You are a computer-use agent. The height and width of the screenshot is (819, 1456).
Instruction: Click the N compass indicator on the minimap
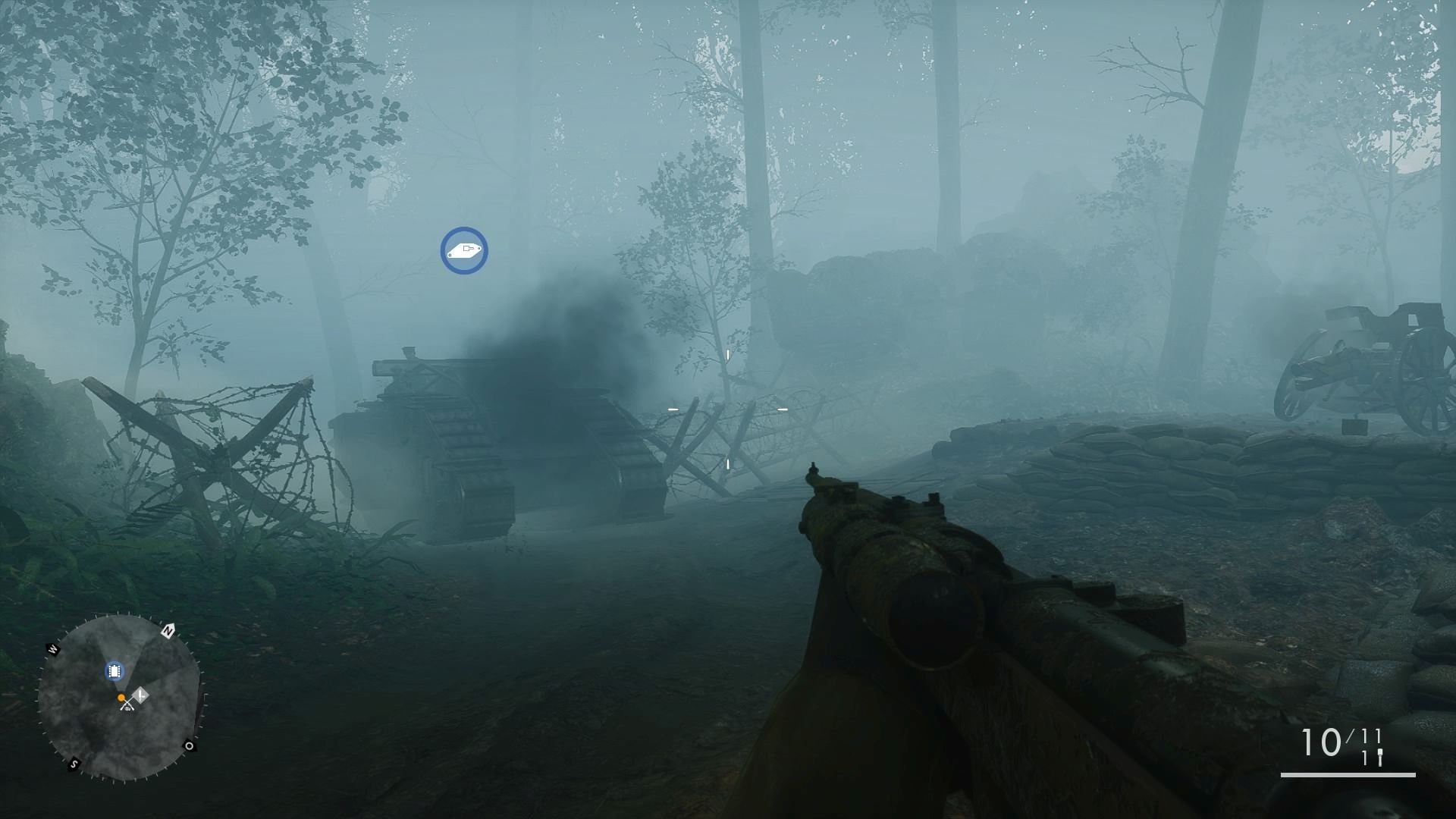coord(168,630)
